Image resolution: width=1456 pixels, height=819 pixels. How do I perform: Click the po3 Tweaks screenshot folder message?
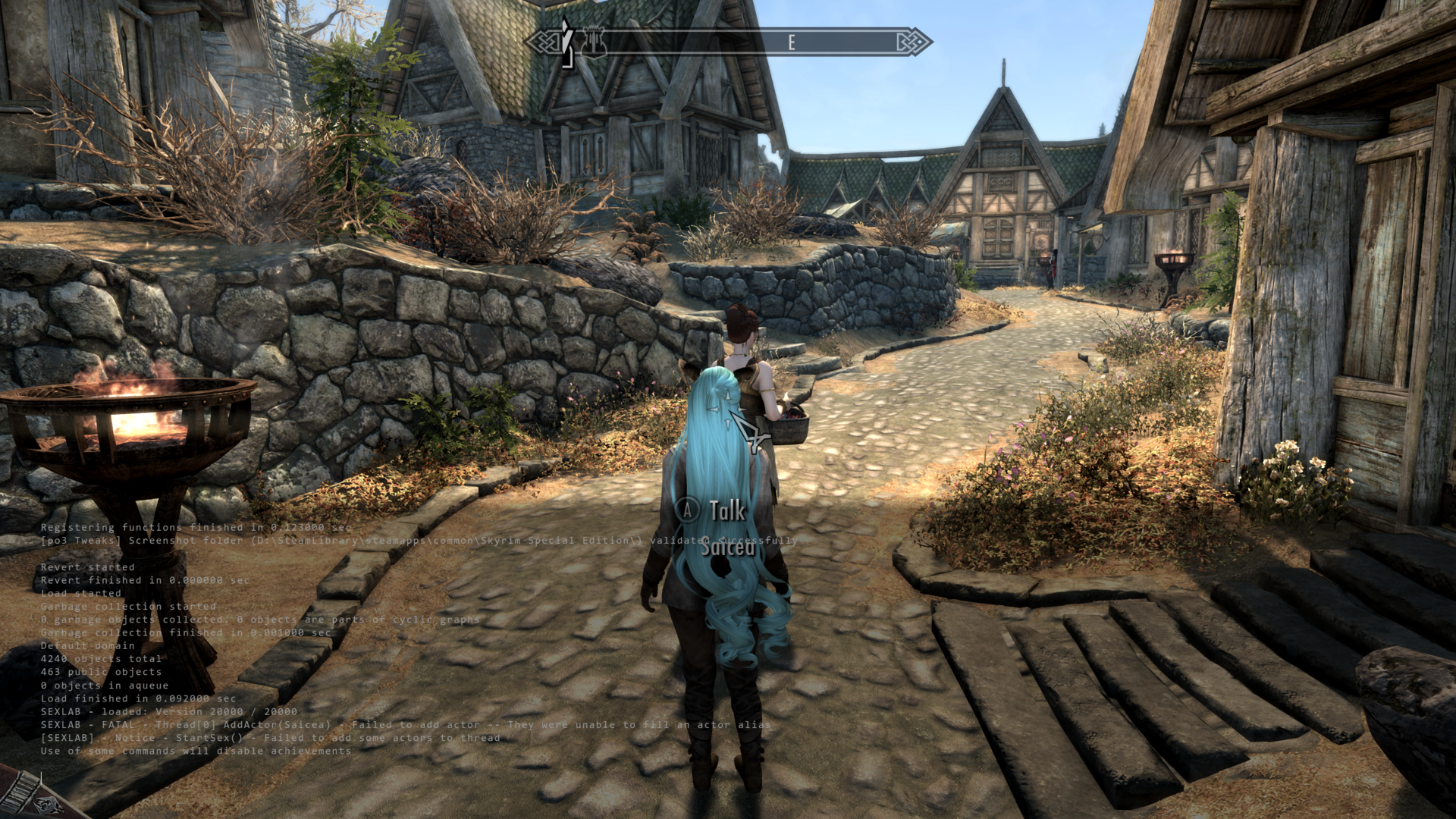pyautogui.click(x=417, y=542)
